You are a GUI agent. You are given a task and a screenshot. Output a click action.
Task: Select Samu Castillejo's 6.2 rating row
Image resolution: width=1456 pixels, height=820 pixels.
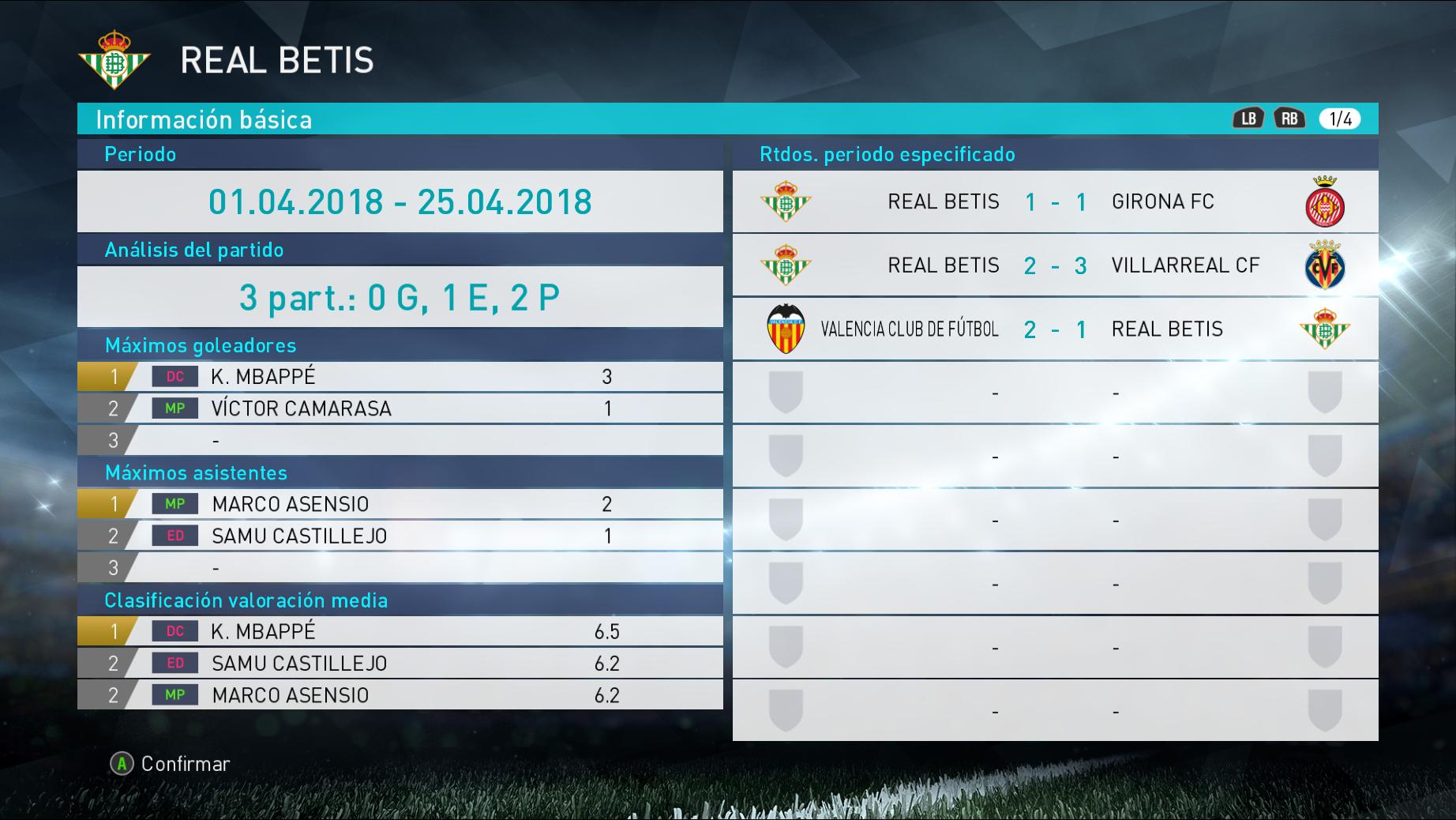[x=400, y=664]
